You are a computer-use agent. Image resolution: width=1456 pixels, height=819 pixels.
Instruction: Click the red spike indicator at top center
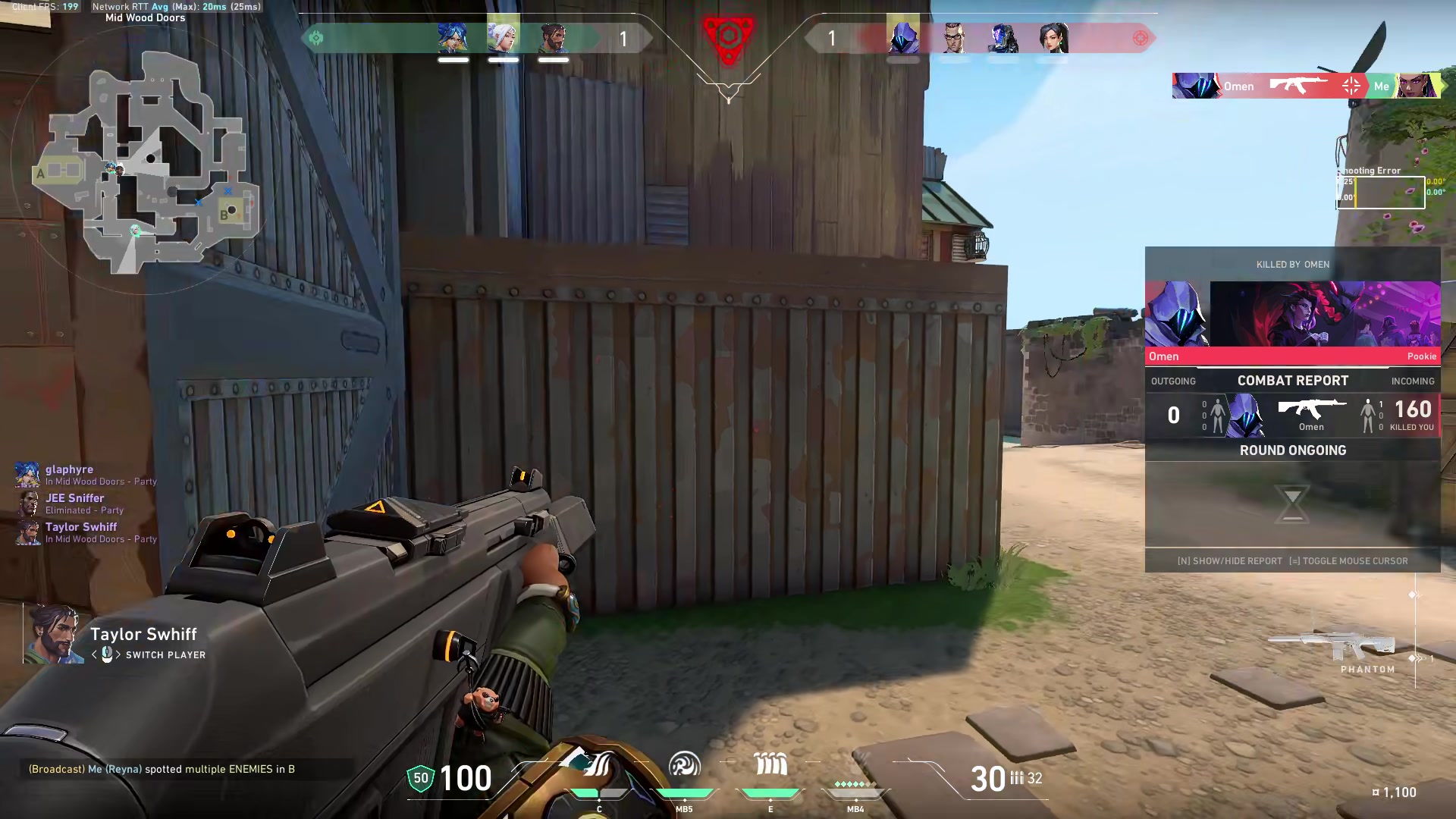(728, 34)
